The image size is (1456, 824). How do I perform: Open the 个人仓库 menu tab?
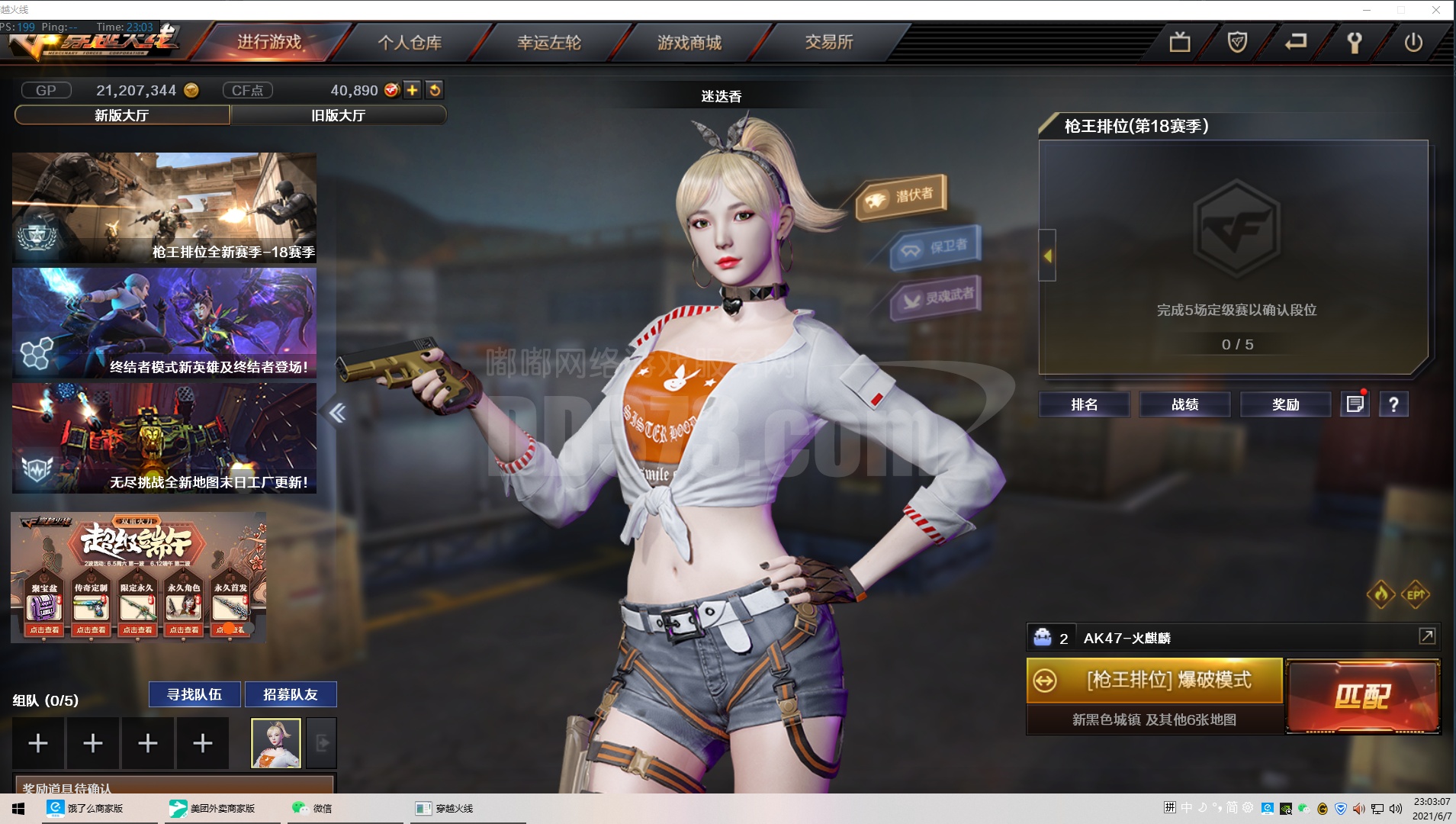click(x=410, y=43)
